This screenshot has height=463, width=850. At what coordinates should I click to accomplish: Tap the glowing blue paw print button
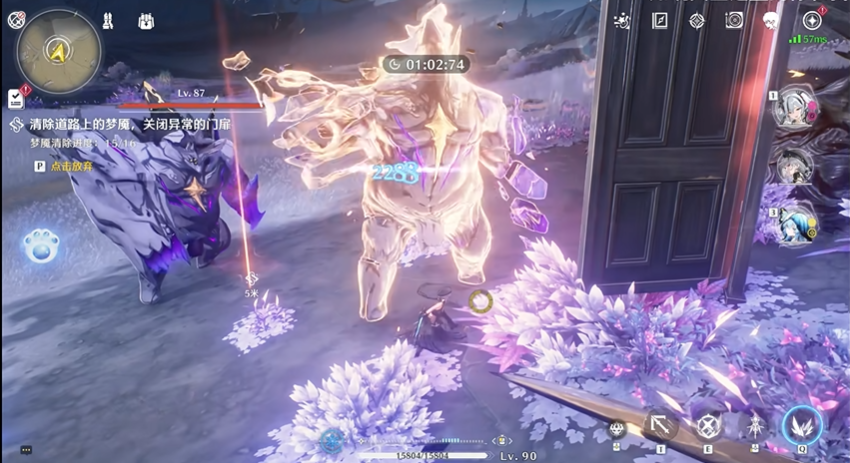pyautogui.click(x=42, y=248)
